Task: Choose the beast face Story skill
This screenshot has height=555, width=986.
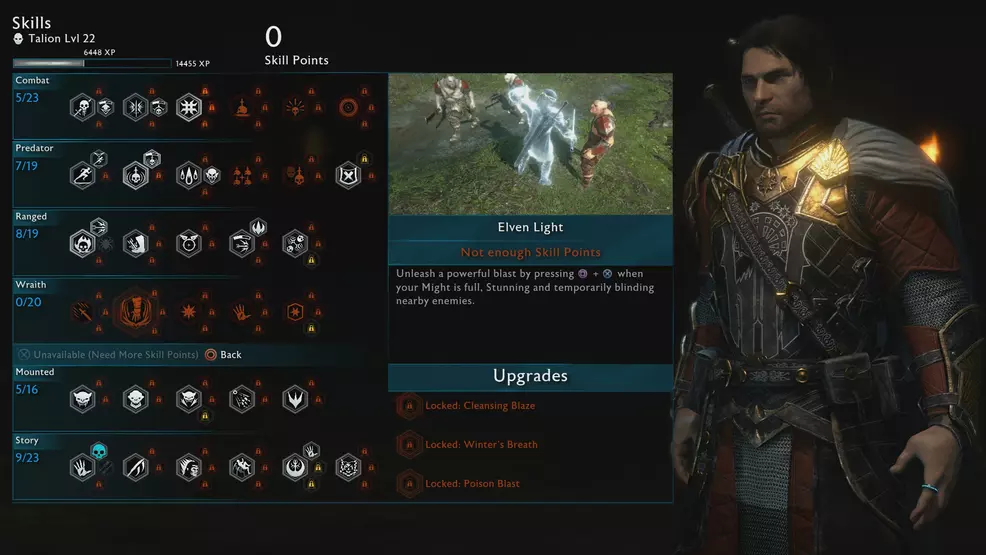Action: (348, 467)
